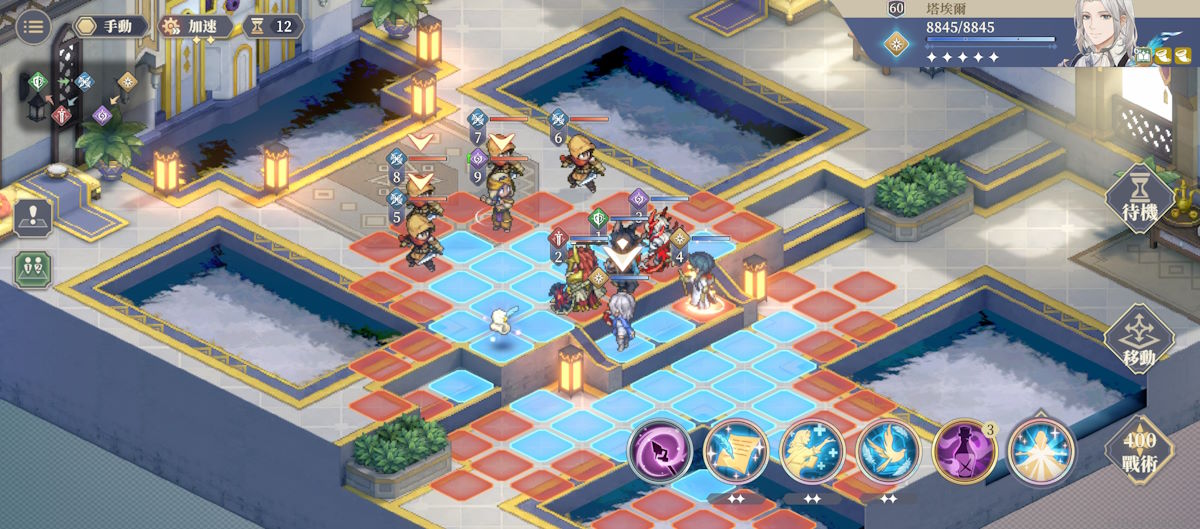Open the hamburger list menu
This screenshot has height=529, width=1200.
point(33,26)
